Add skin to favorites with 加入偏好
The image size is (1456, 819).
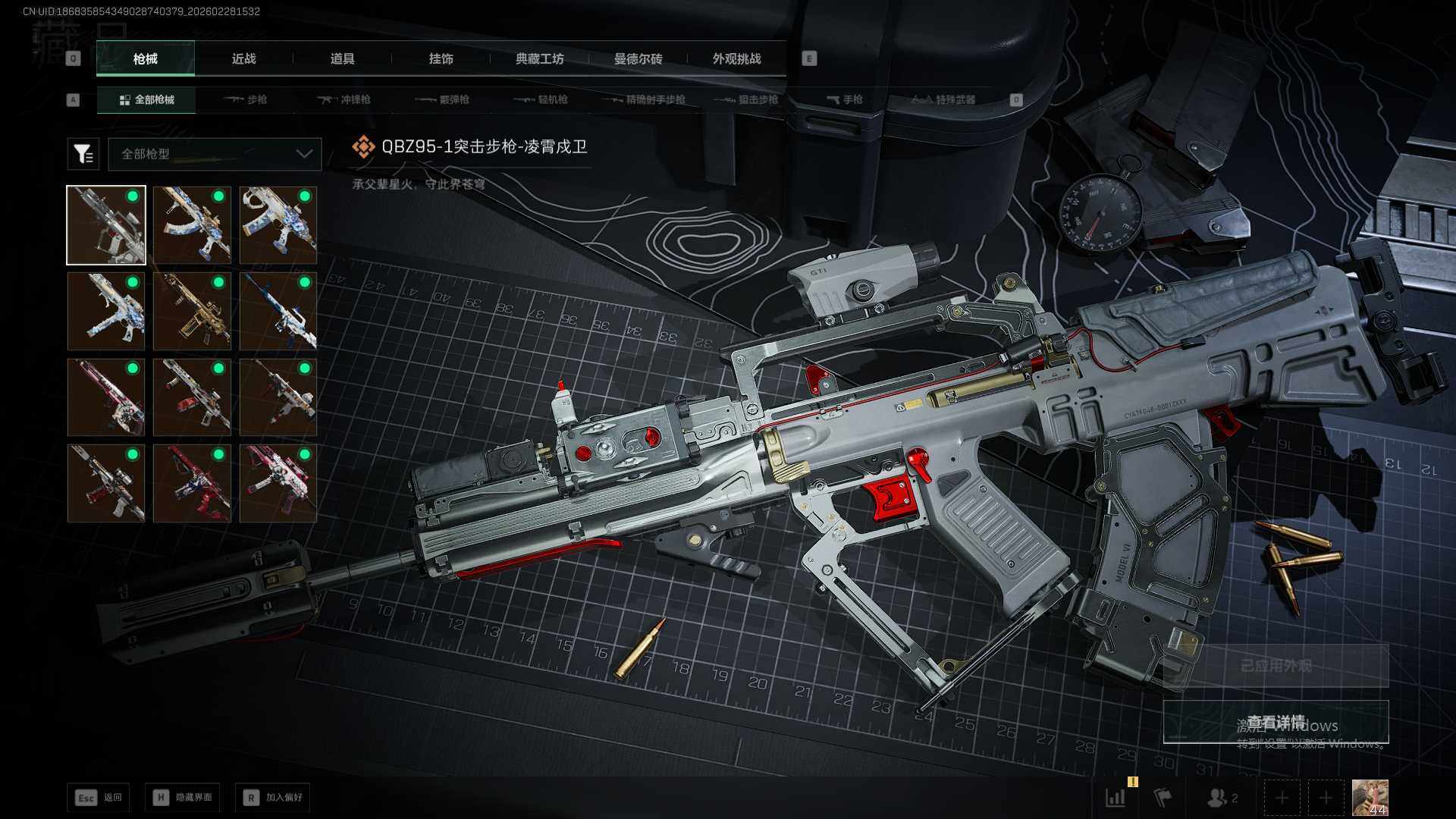tap(273, 797)
